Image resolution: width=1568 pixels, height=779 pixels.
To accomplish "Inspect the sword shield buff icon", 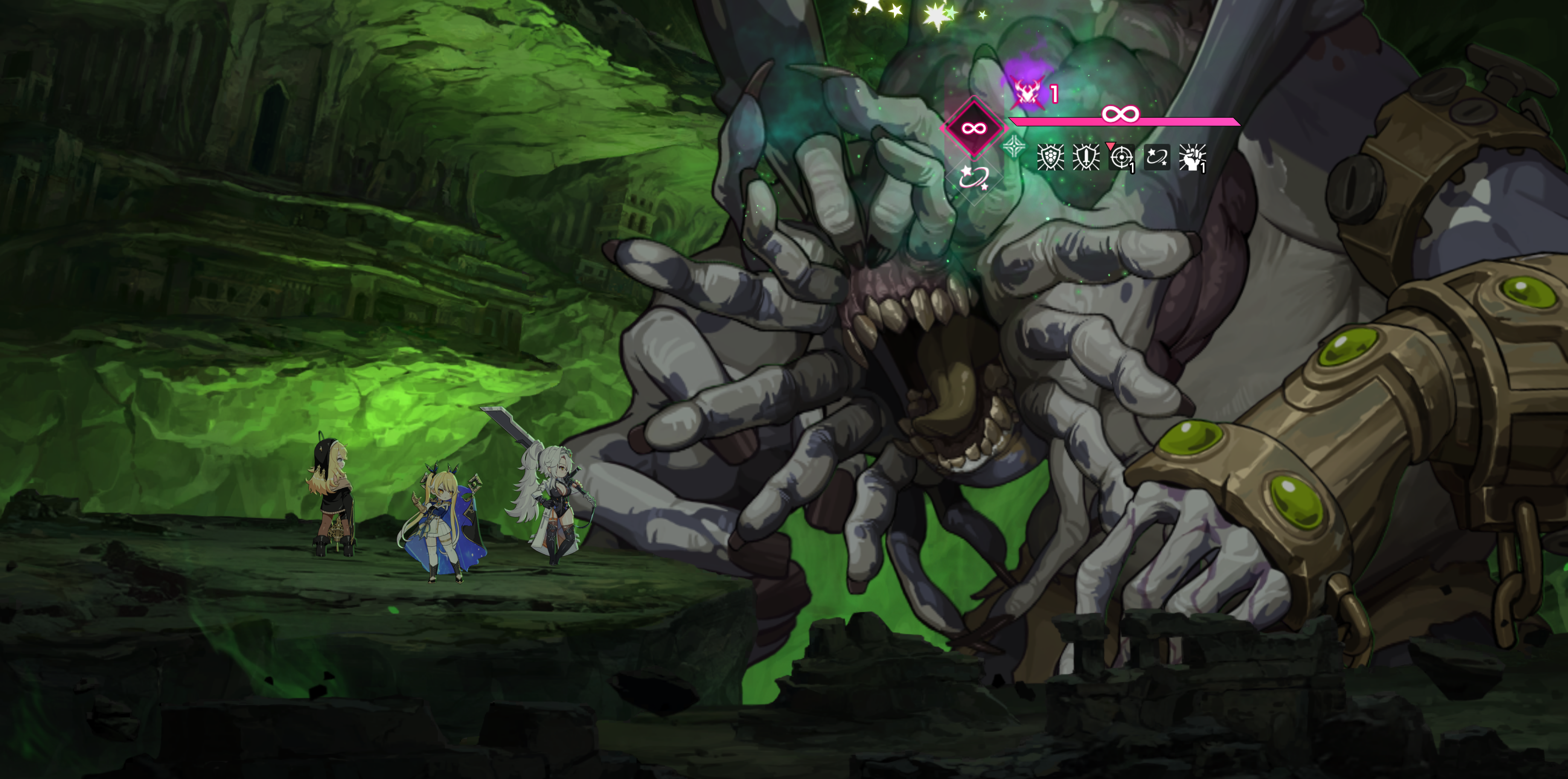I will click(x=1085, y=157).
